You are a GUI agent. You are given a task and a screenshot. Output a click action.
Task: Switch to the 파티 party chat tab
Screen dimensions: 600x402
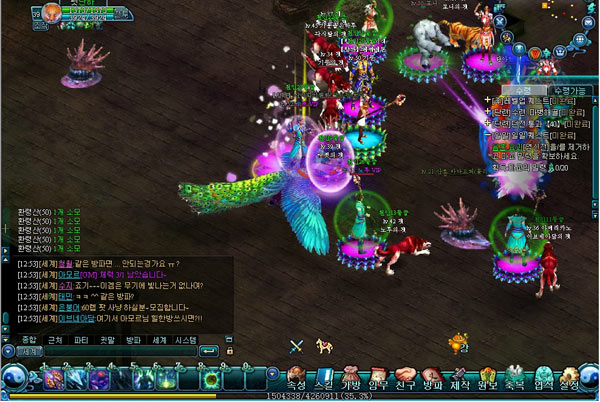click(81, 340)
